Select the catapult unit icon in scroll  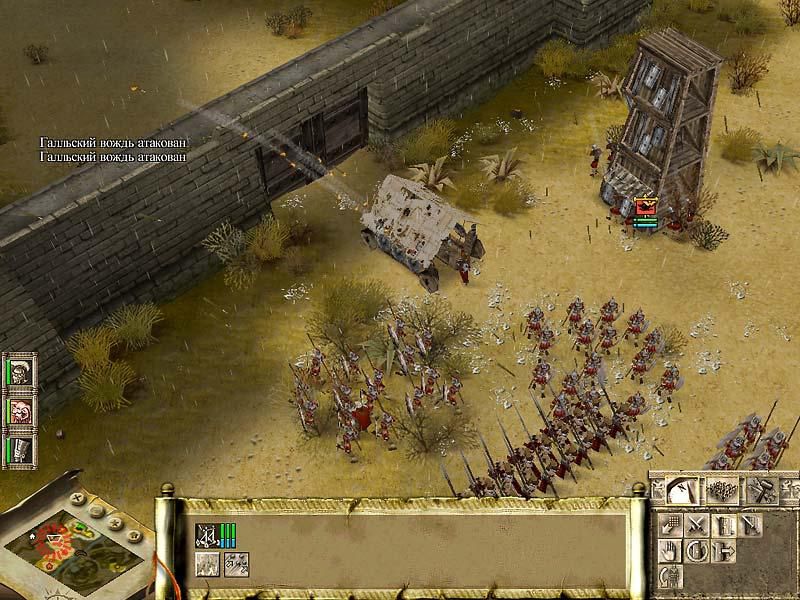pyautogui.click(x=207, y=535)
